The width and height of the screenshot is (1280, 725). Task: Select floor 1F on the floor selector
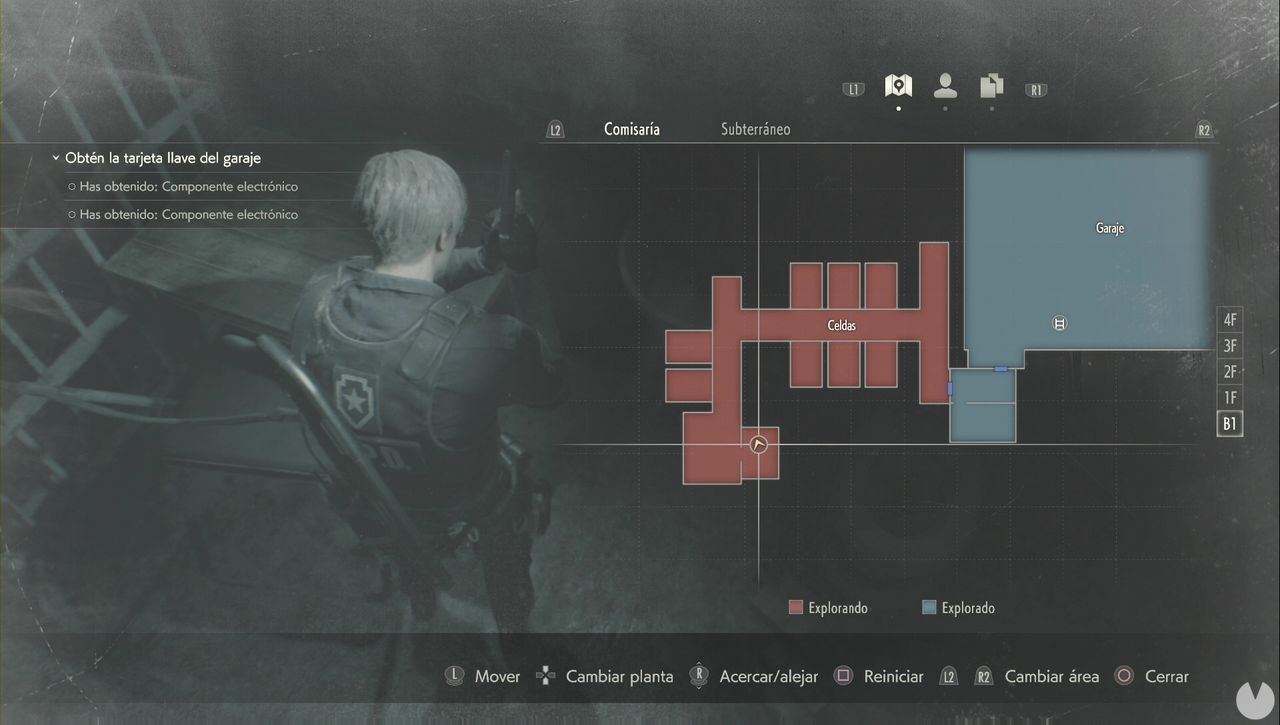1229,397
